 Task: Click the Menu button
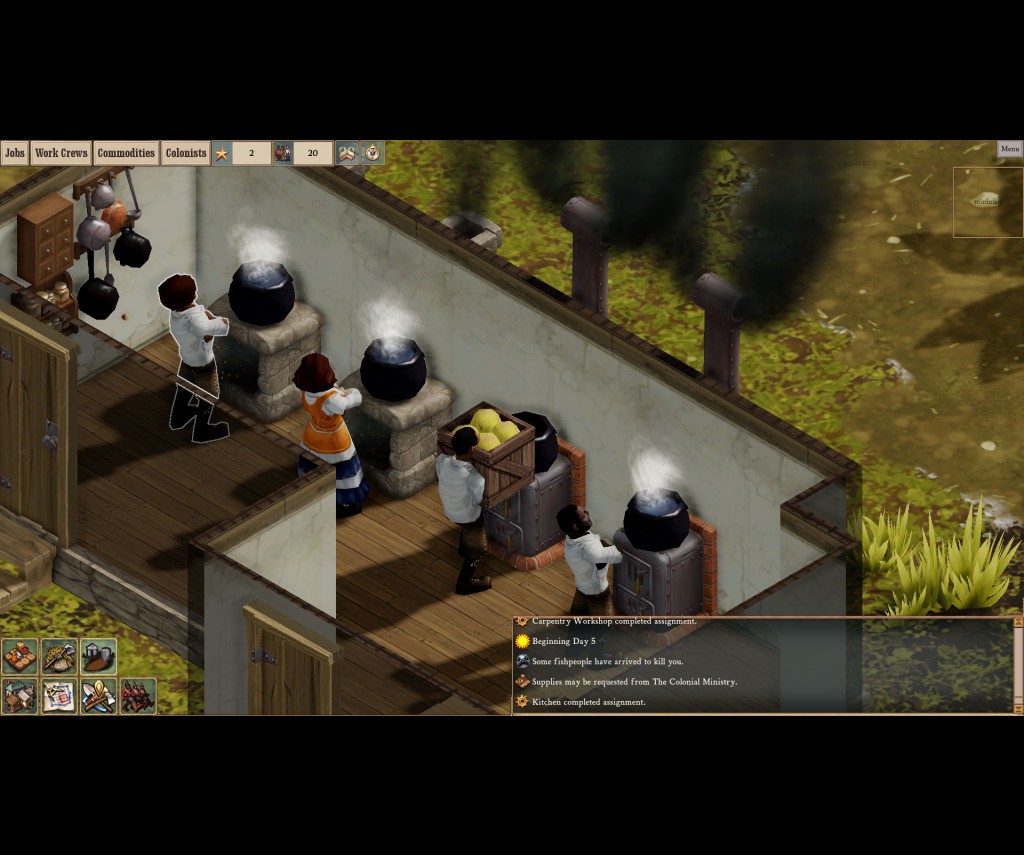[1010, 149]
